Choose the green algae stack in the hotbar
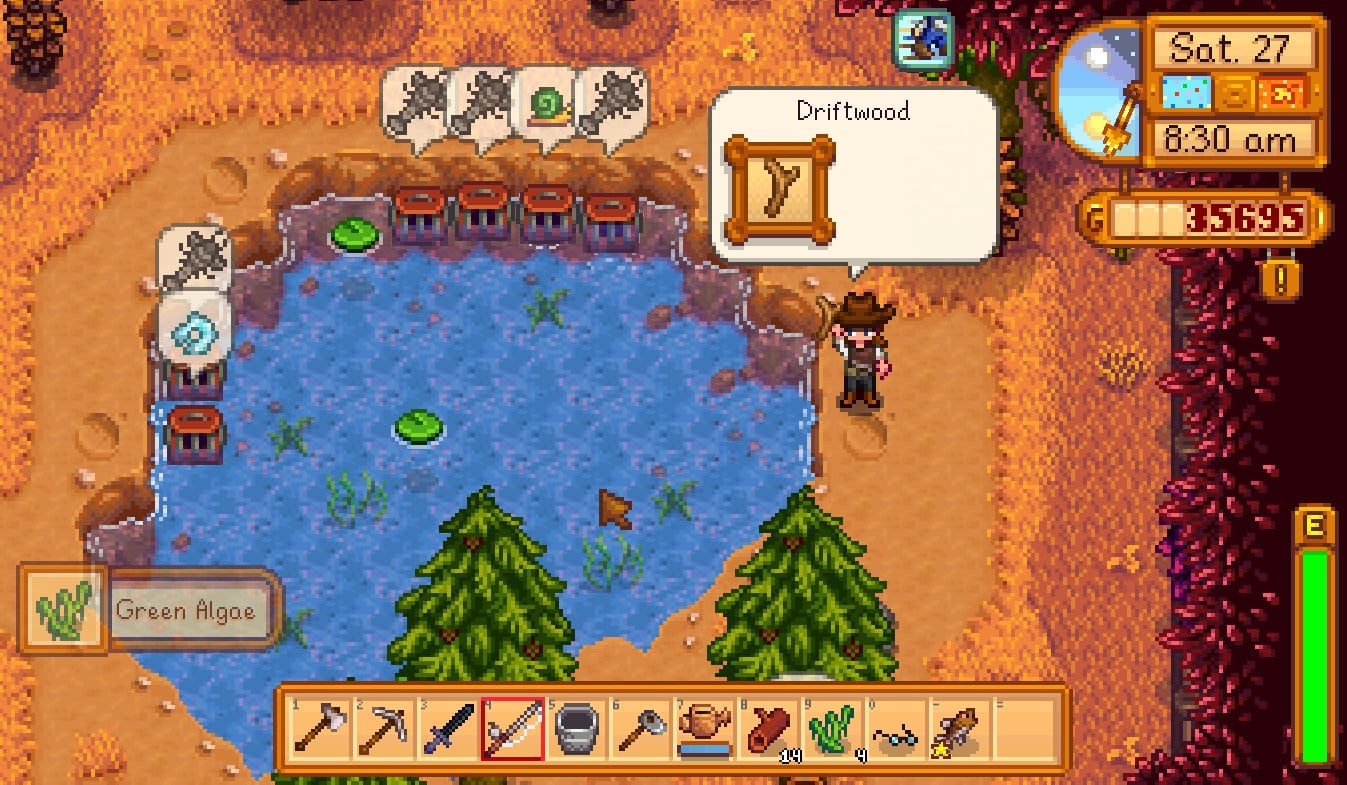The image size is (1347, 785). pyautogui.click(x=832, y=729)
